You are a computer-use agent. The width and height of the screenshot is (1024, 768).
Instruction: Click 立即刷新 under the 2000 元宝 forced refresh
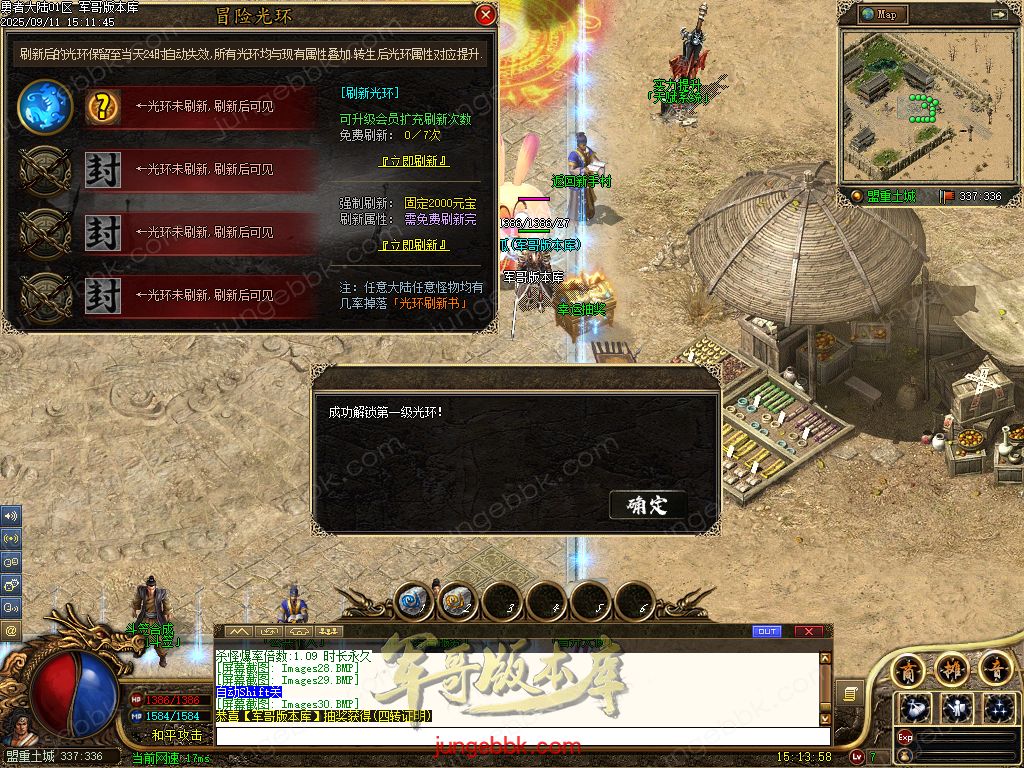tap(414, 245)
